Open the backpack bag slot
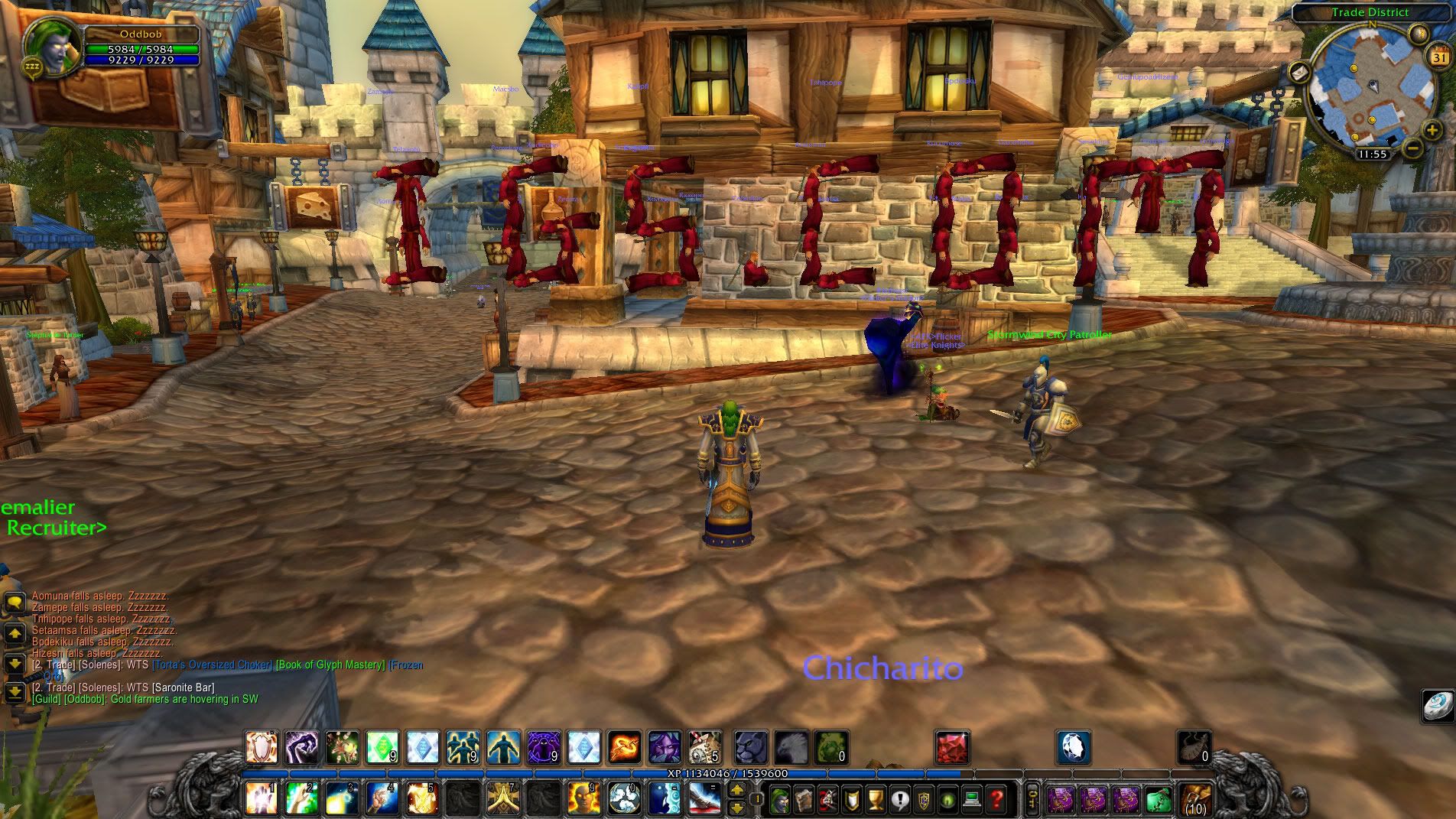1456x819 pixels. tap(1194, 800)
